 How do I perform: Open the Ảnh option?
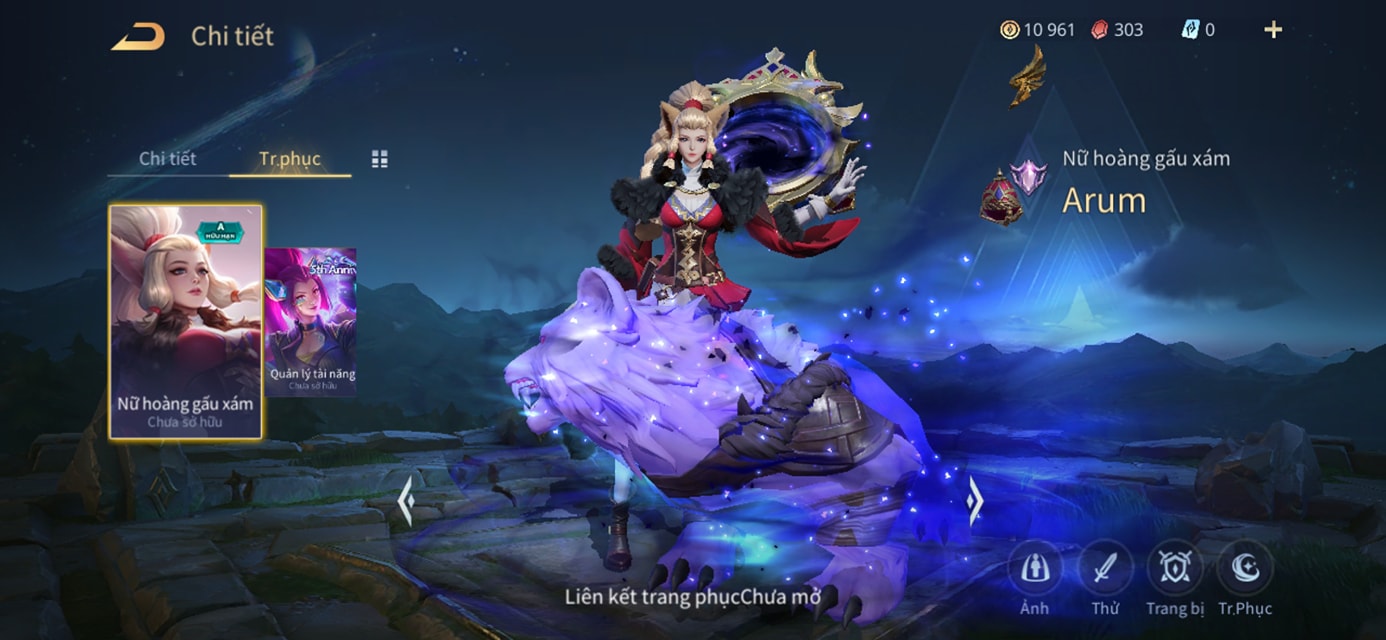pos(1034,569)
